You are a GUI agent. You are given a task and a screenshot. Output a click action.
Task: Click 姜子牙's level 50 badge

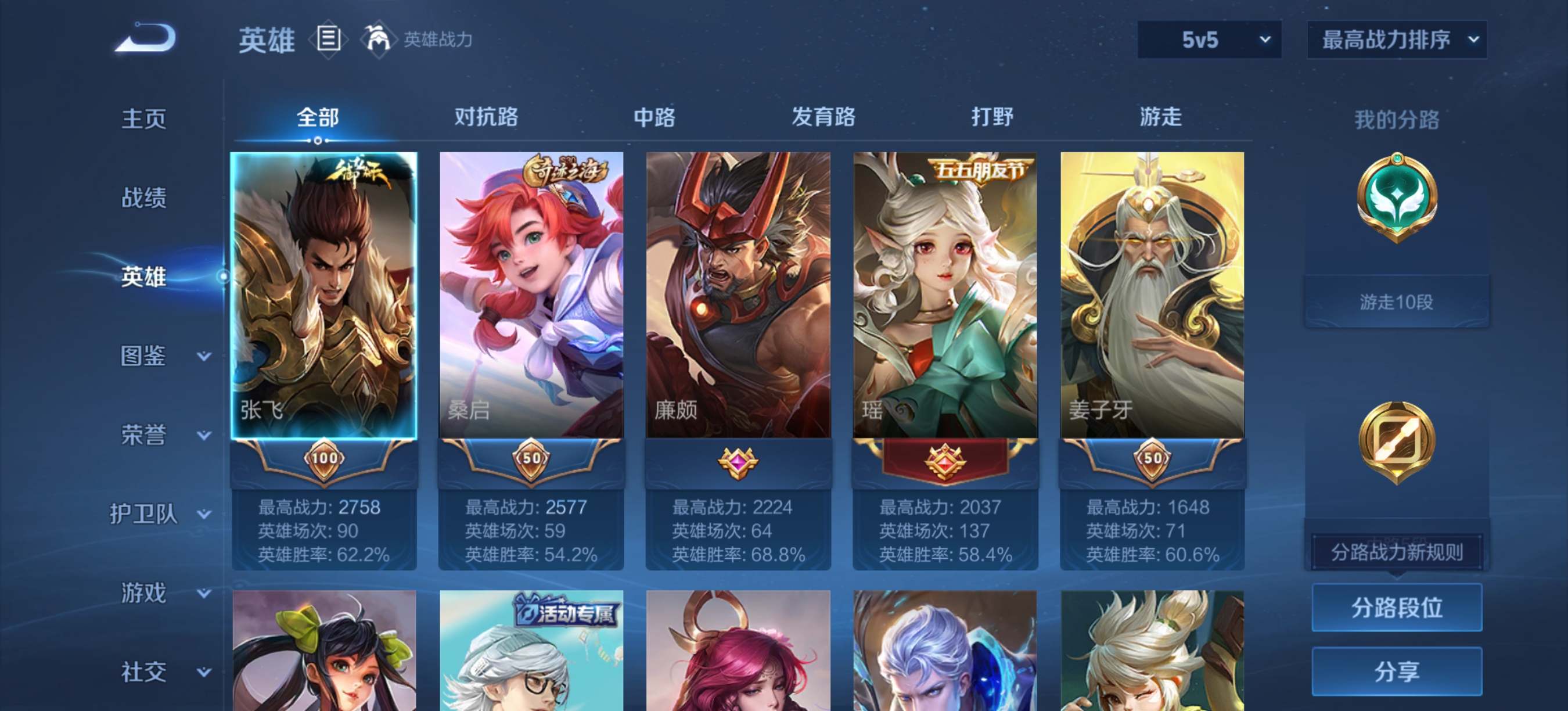point(1152,461)
